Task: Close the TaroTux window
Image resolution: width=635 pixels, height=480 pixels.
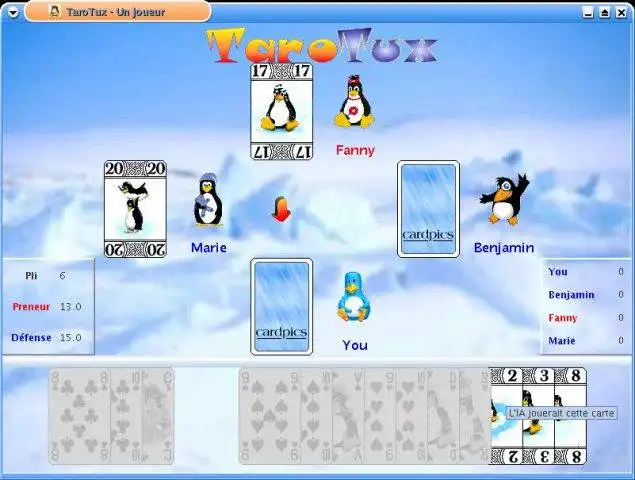Action: 621,12
